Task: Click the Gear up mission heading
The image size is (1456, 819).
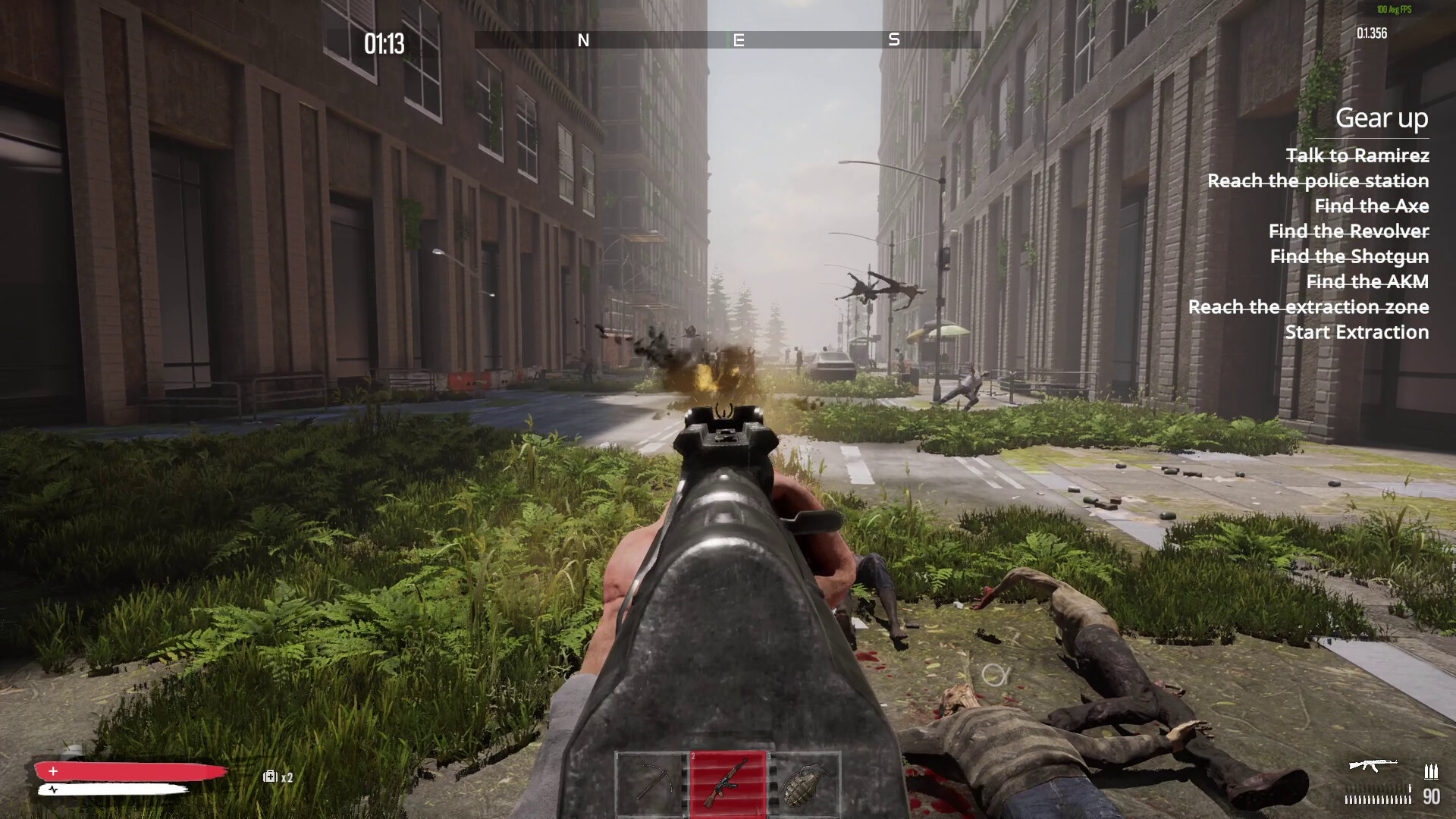Action: coord(1382,118)
